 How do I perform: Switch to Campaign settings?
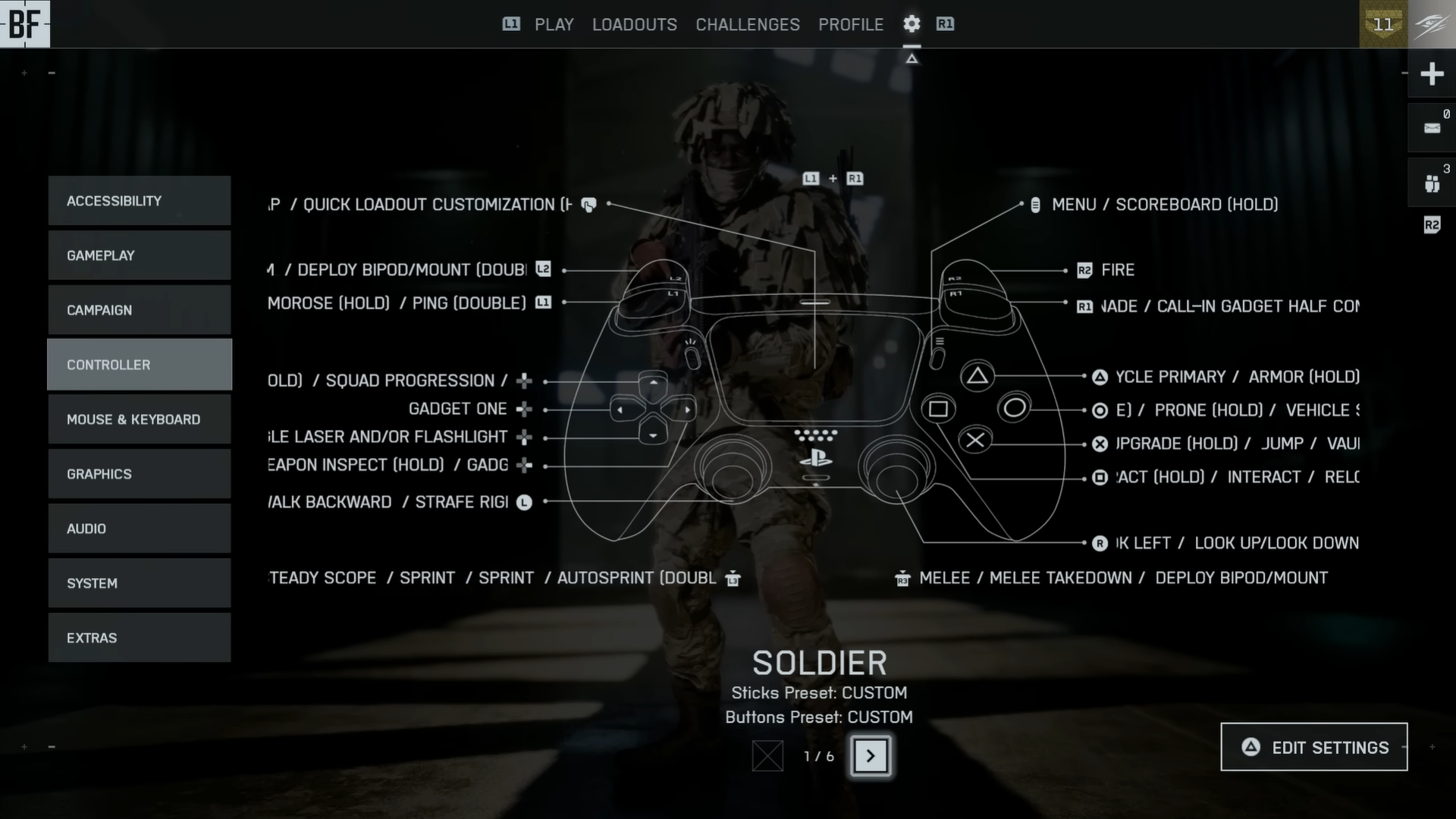140,310
